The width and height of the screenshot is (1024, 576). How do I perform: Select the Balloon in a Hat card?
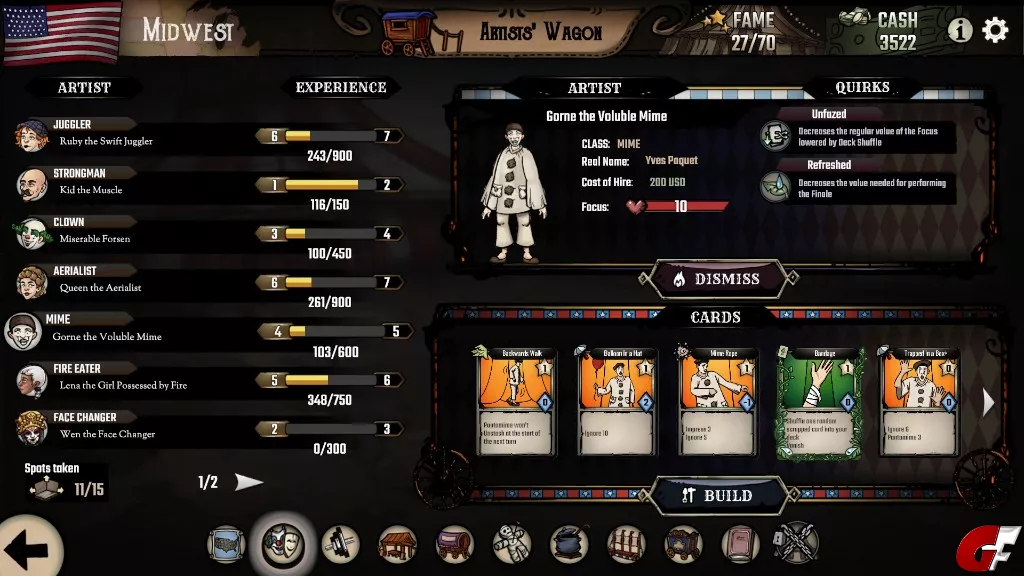(x=616, y=401)
